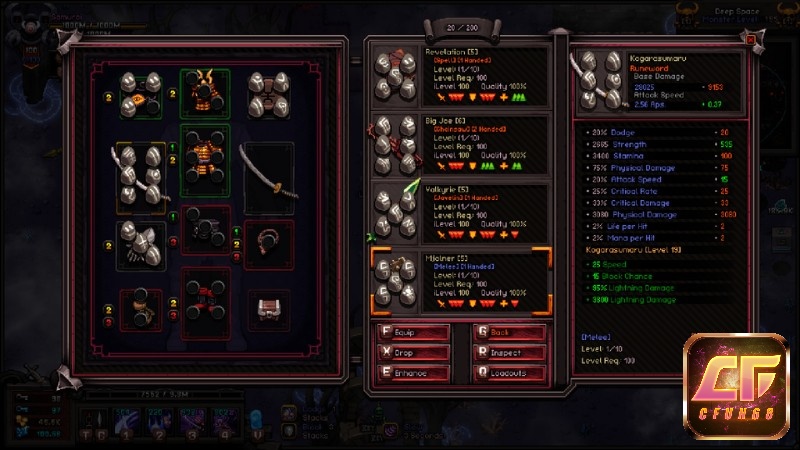Select the gauntlets equipment slot

click(x=142, y=241)
